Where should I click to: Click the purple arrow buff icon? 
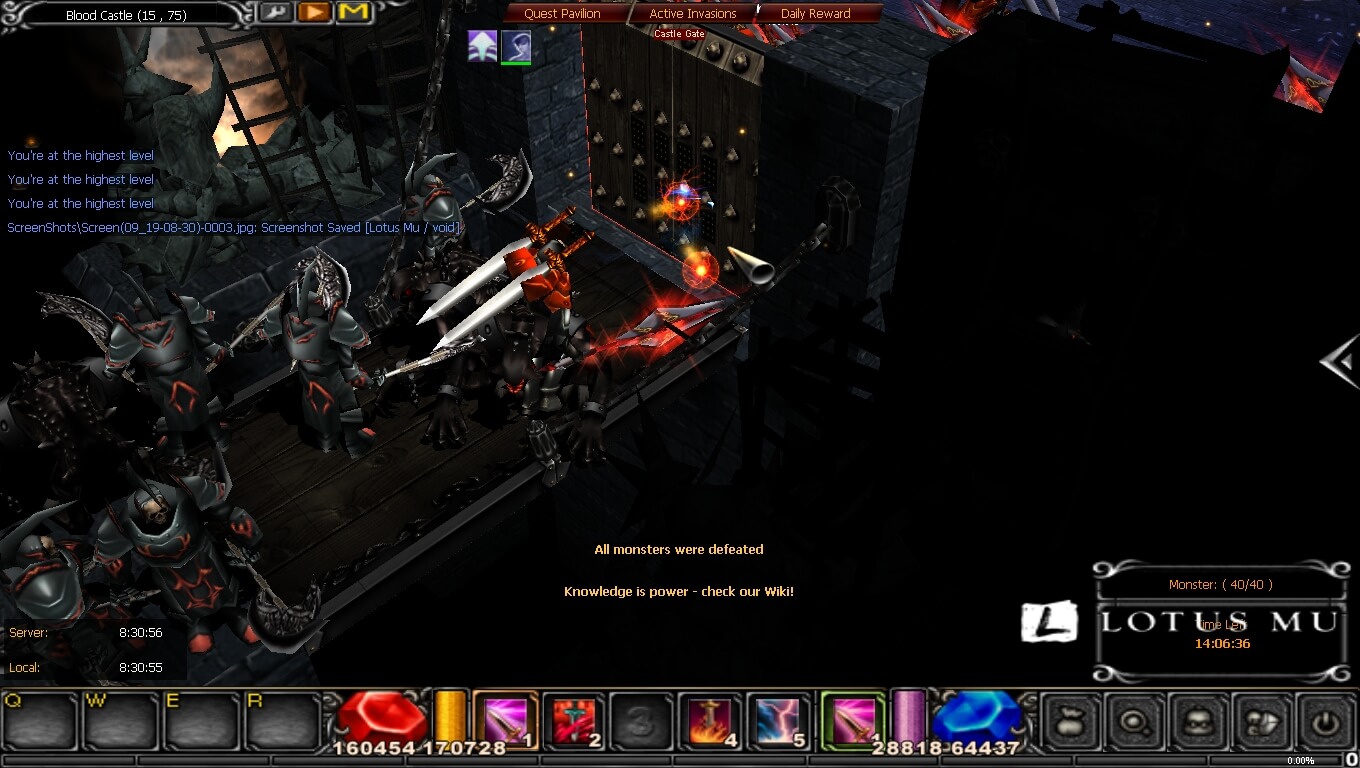[482, 45]
